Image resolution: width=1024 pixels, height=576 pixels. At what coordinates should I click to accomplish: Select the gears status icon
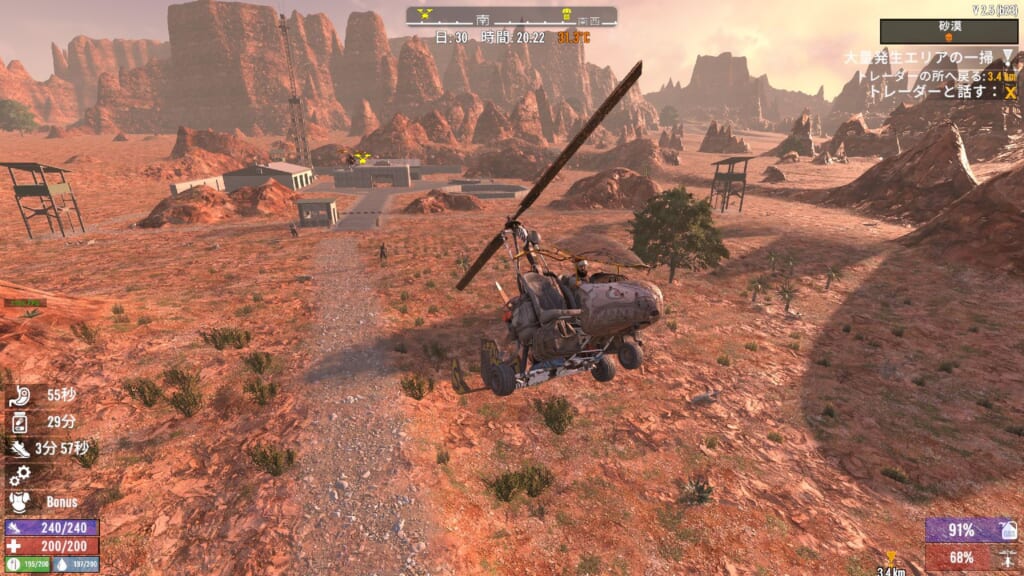[18, 474]
